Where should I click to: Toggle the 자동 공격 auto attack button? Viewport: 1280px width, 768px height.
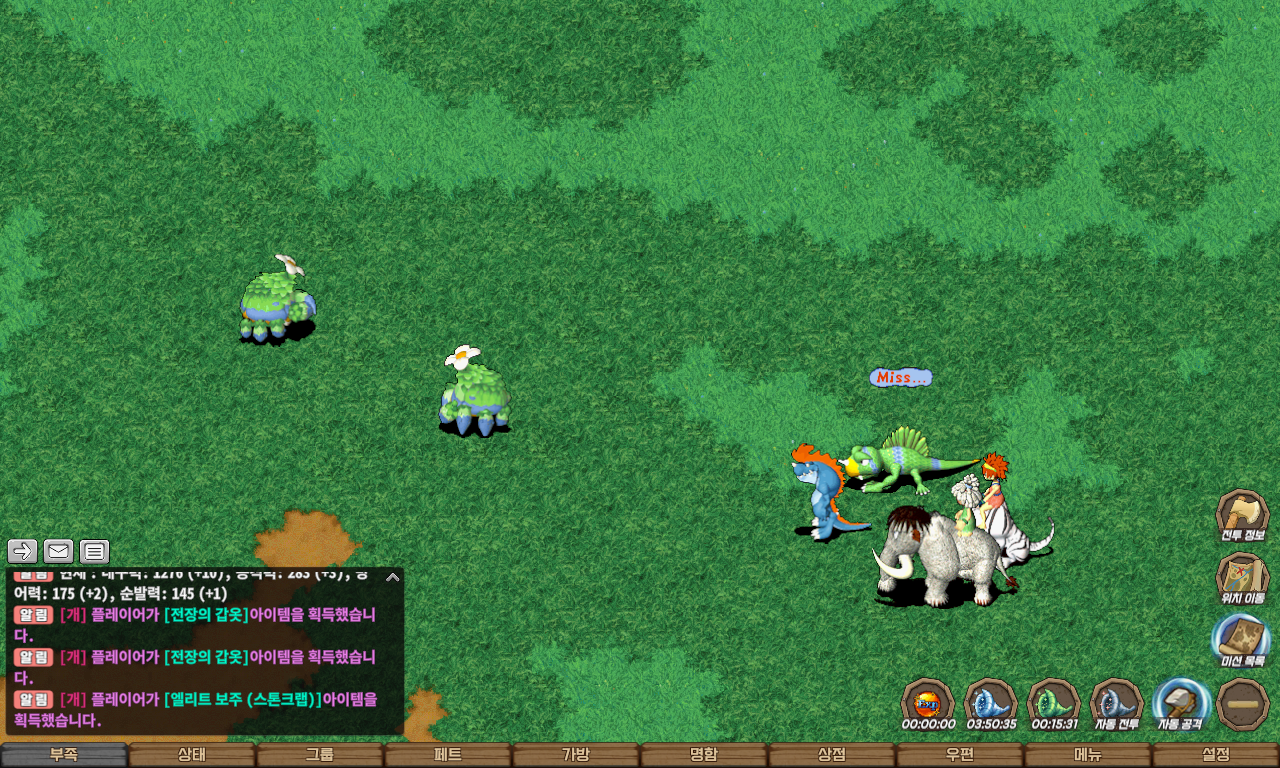click(1181, 703)
